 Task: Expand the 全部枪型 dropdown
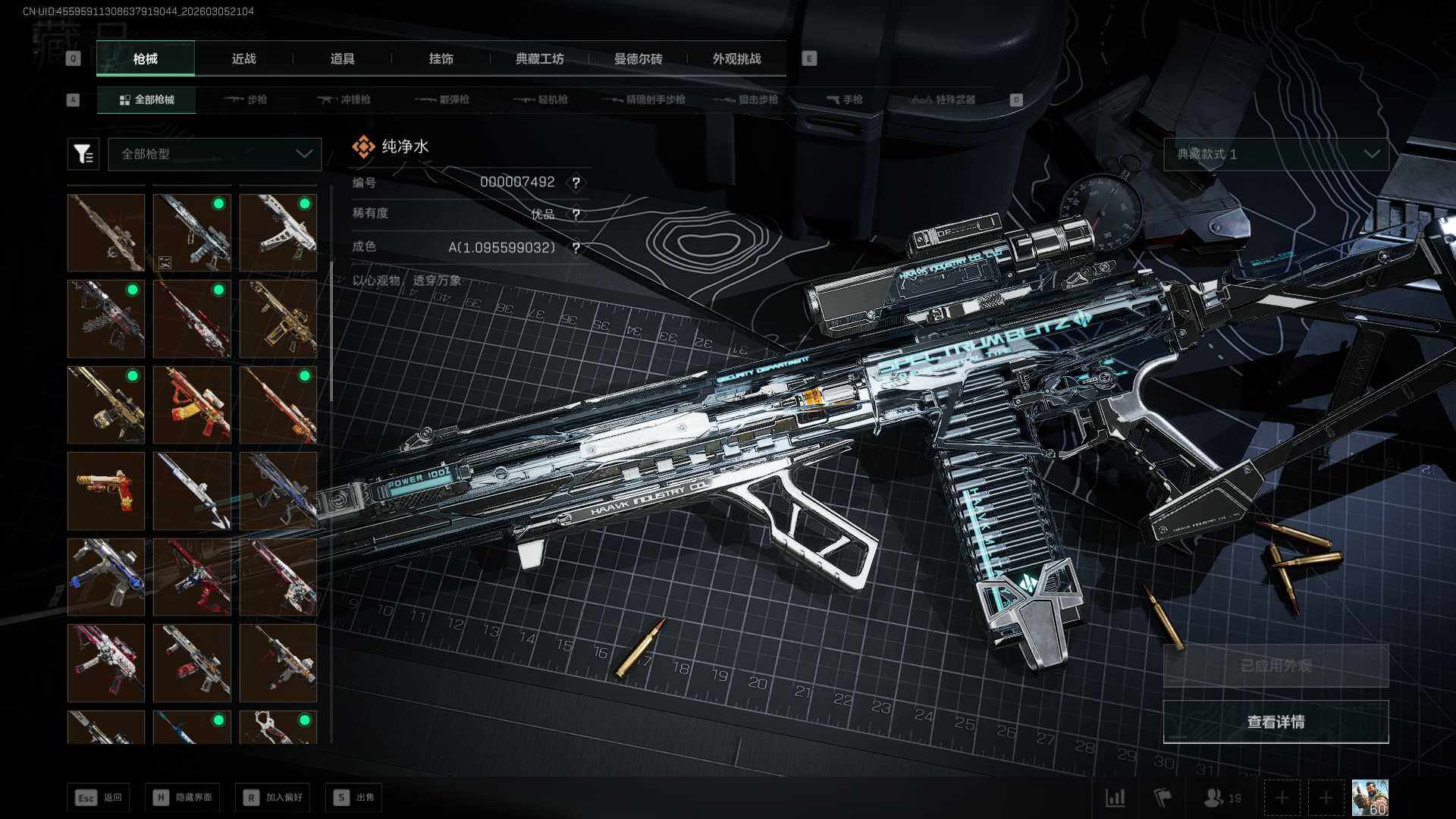click(x=215, y=154)
